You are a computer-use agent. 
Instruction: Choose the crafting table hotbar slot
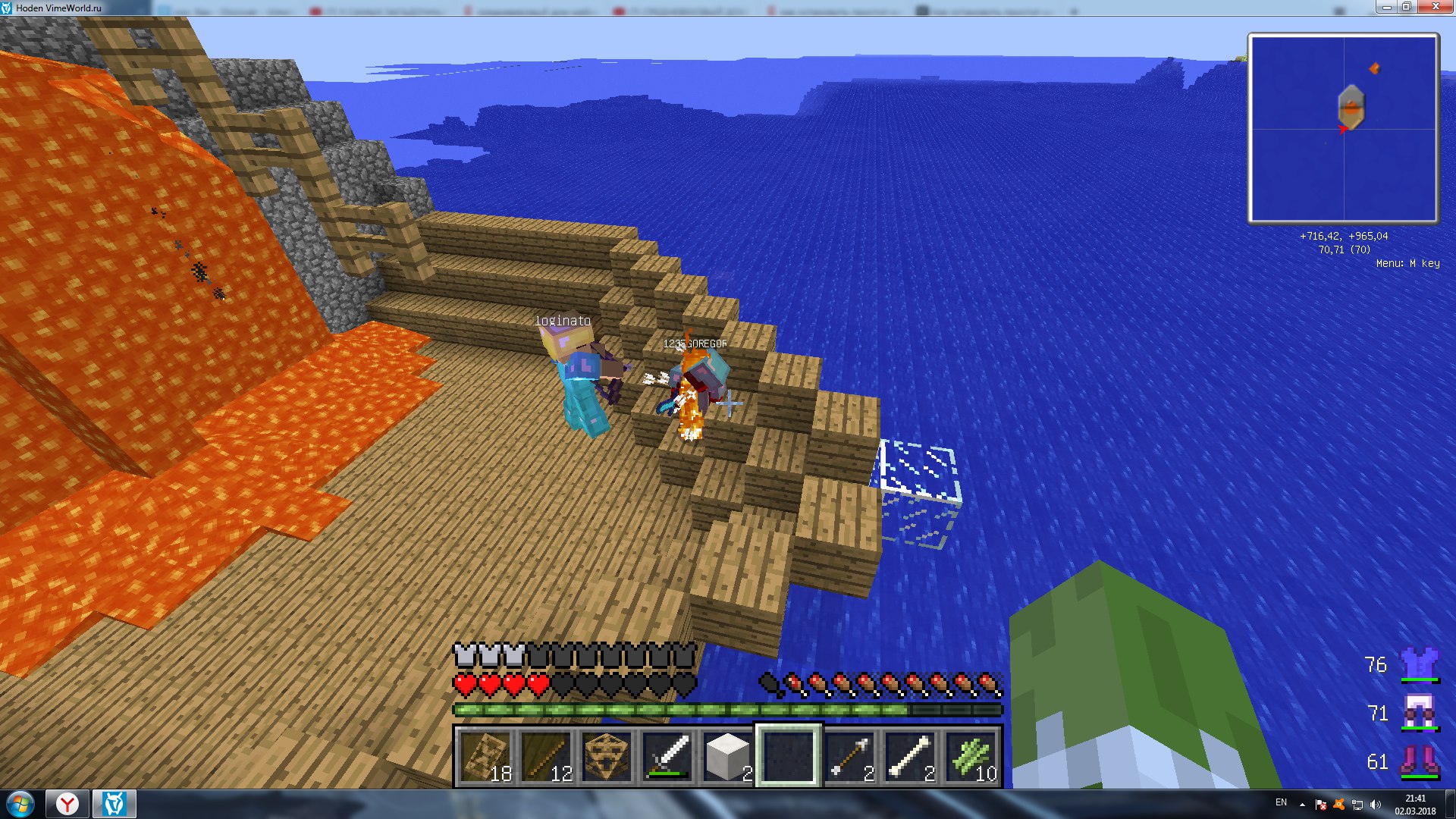coord(607,756)
